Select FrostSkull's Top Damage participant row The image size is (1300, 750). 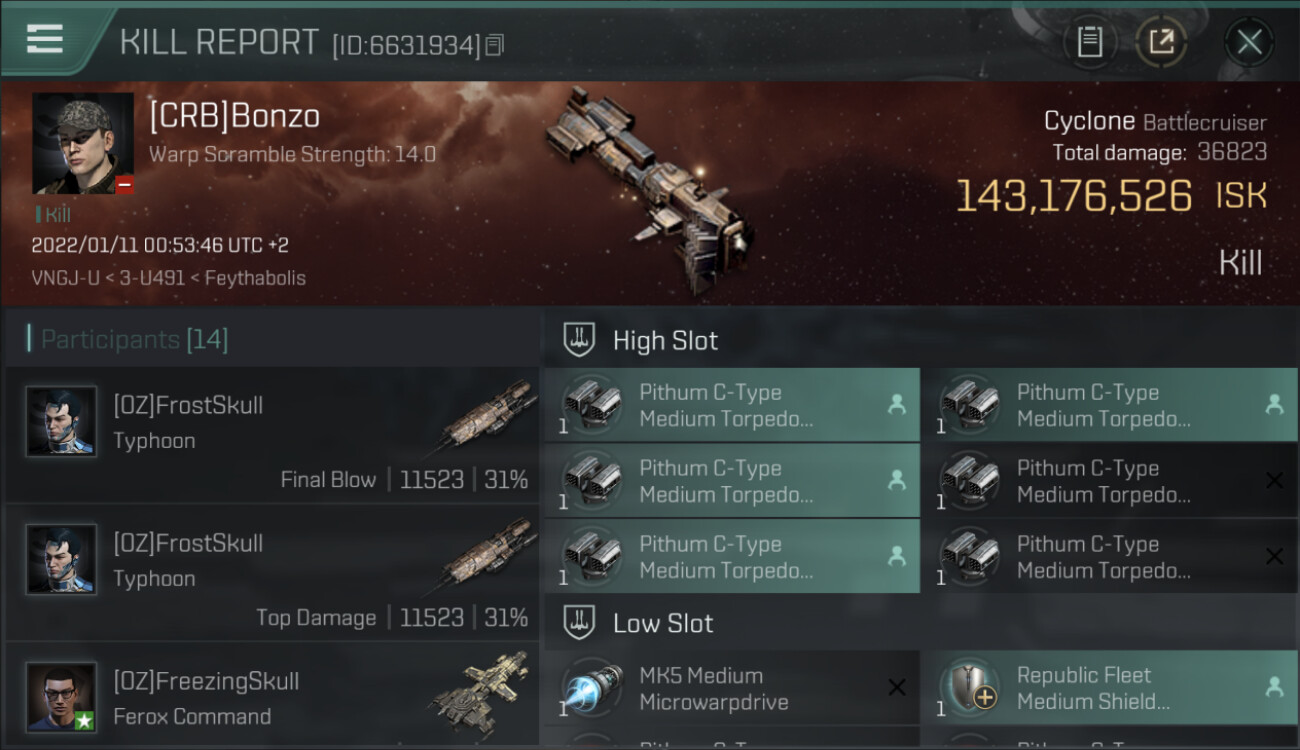[272, 574]
